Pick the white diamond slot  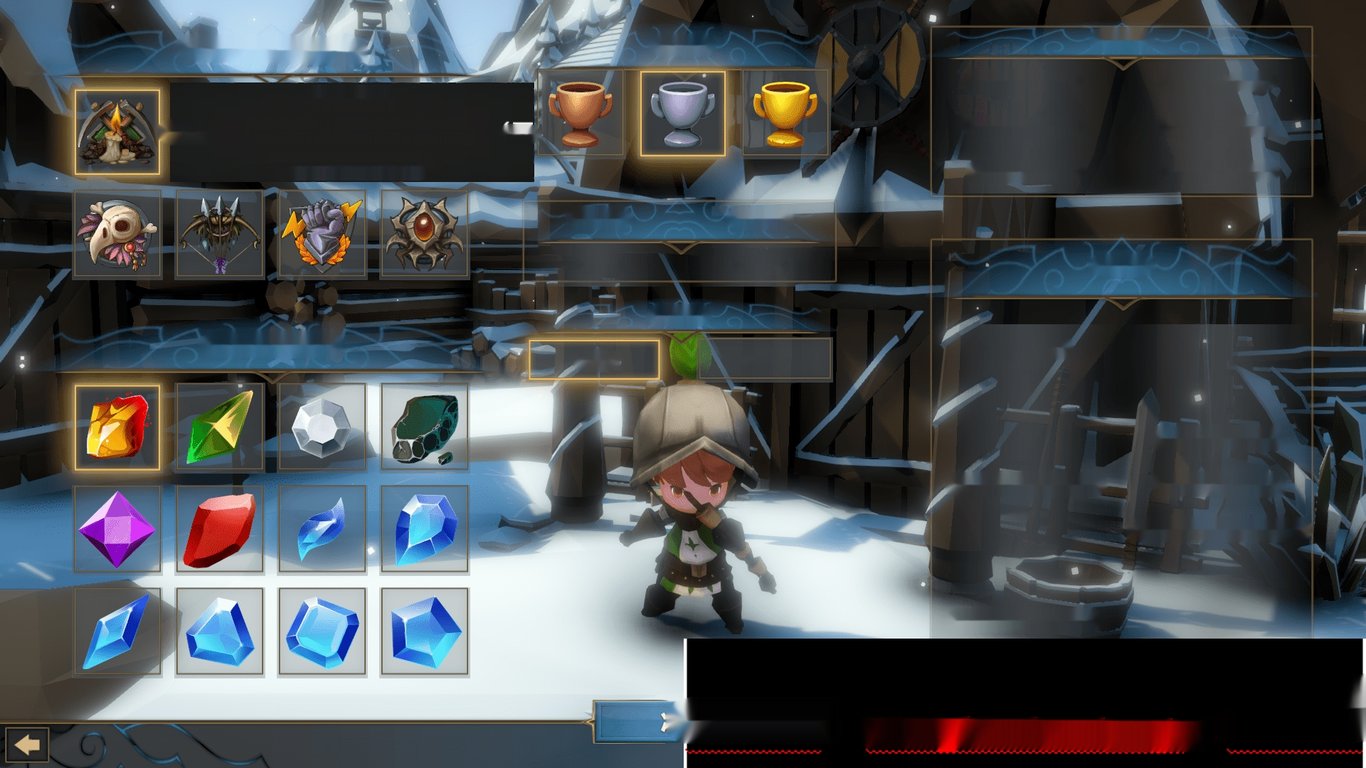pyautogui.click(x=322, y=427)
